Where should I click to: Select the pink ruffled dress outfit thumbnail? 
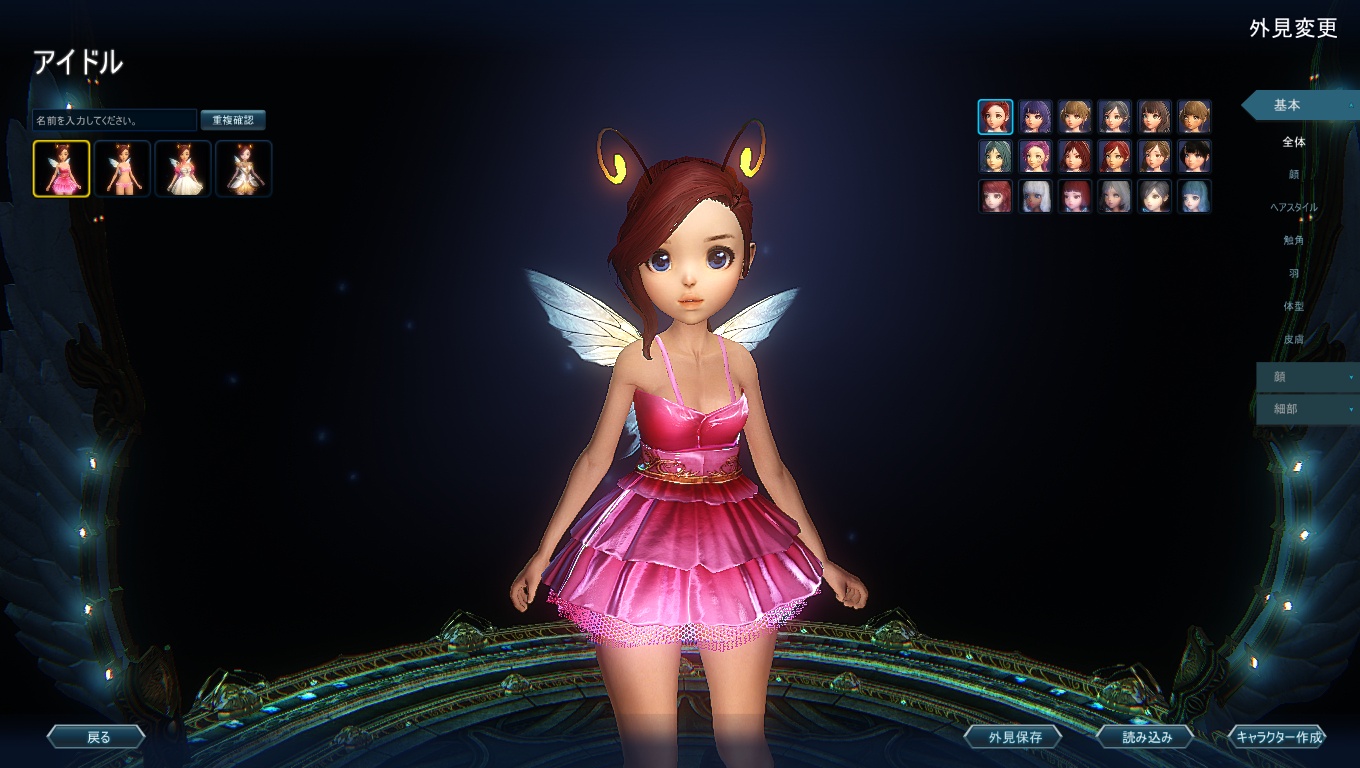tap(61, 168)
